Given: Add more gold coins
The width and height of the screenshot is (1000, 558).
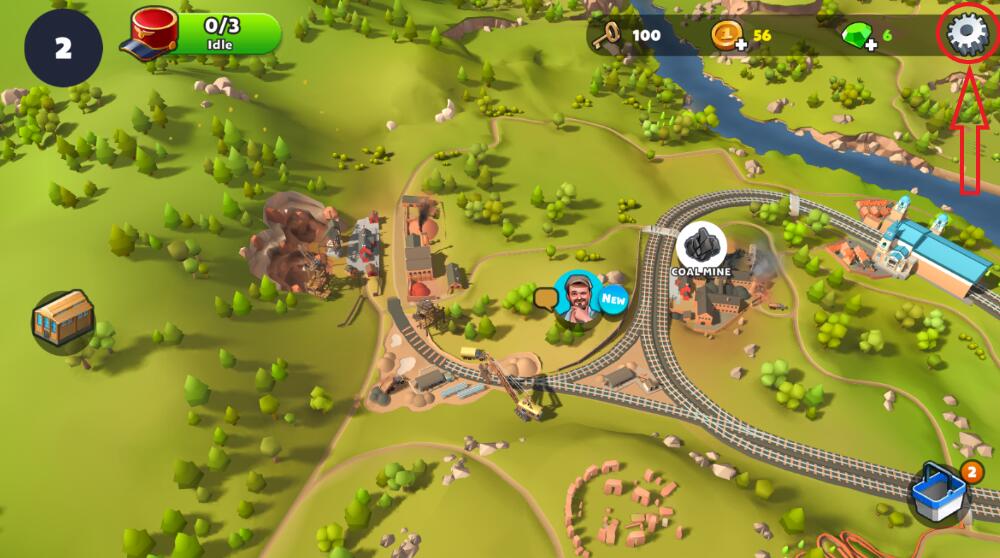Looking at the screenshot, I should 727,37.
